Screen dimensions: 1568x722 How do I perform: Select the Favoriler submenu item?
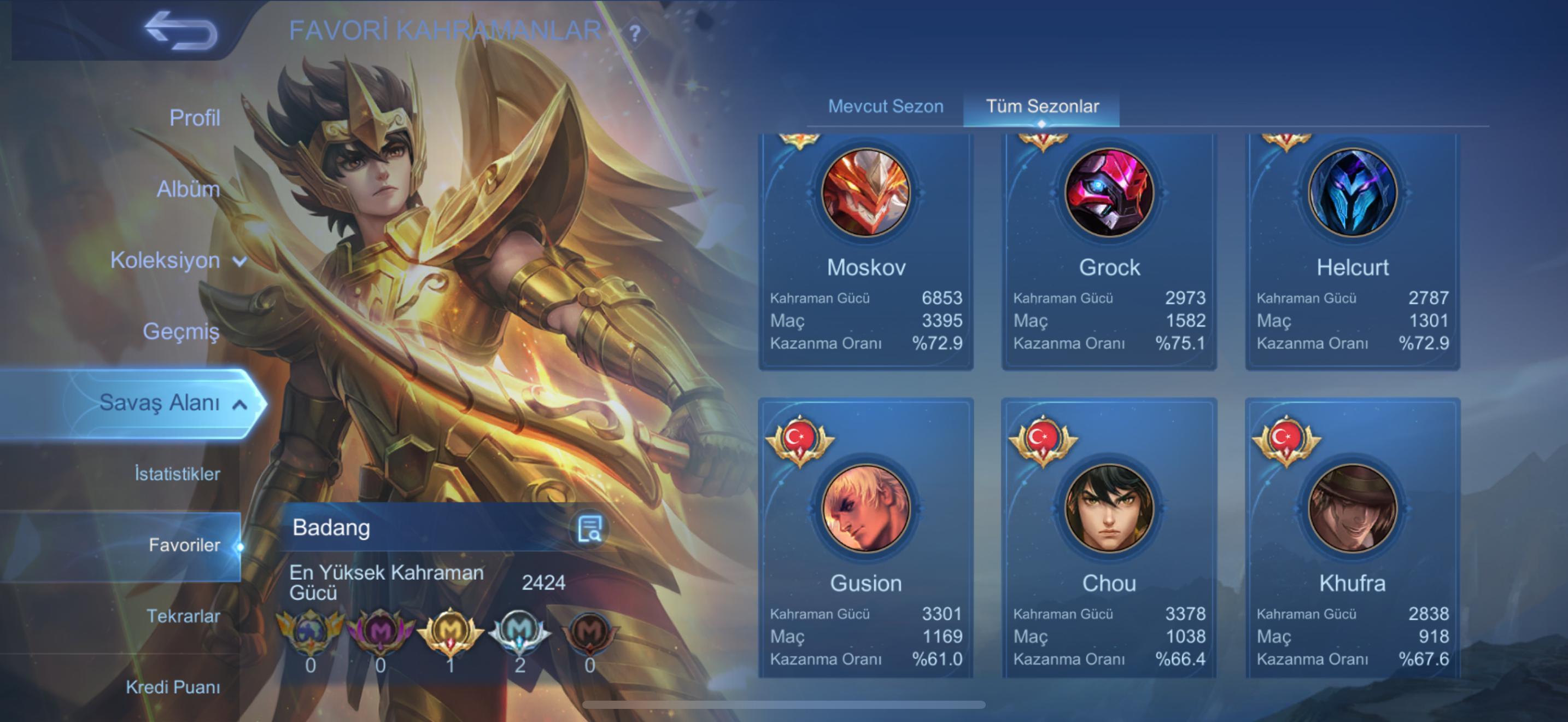click(184, 545)
